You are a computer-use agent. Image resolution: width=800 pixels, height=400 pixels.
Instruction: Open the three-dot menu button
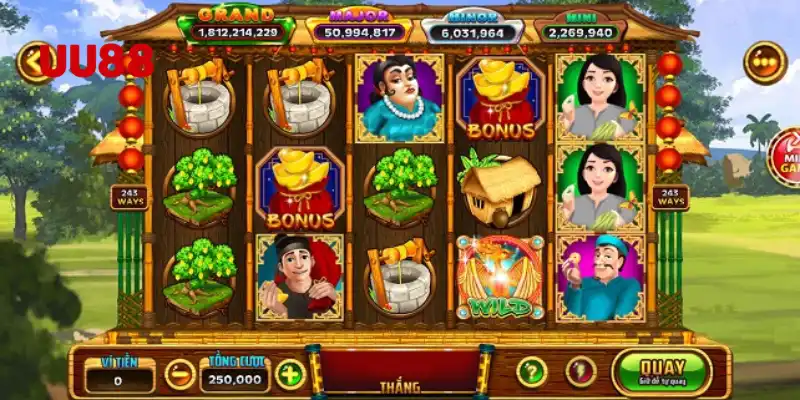(x=765, y=62)
